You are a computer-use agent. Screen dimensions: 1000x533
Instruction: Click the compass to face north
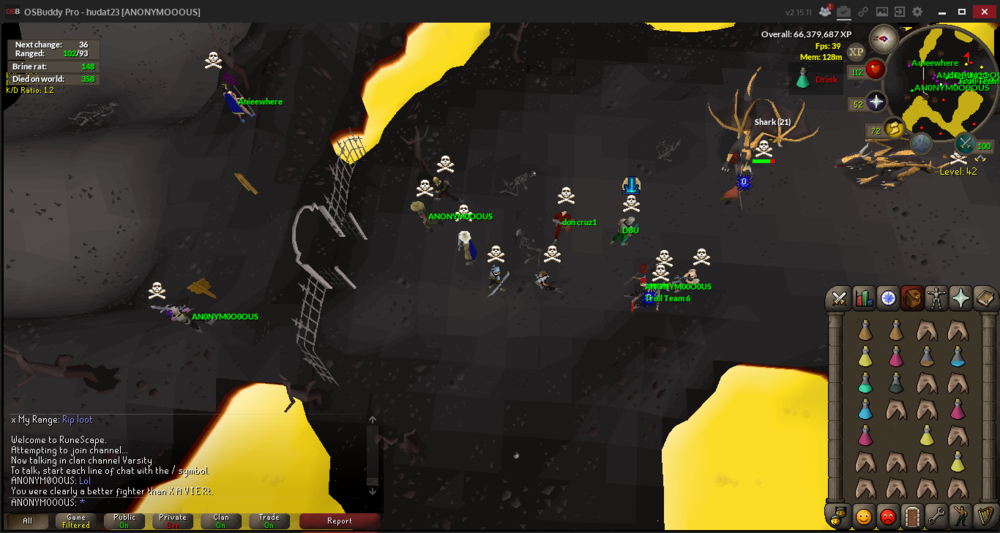pos(883,39)
